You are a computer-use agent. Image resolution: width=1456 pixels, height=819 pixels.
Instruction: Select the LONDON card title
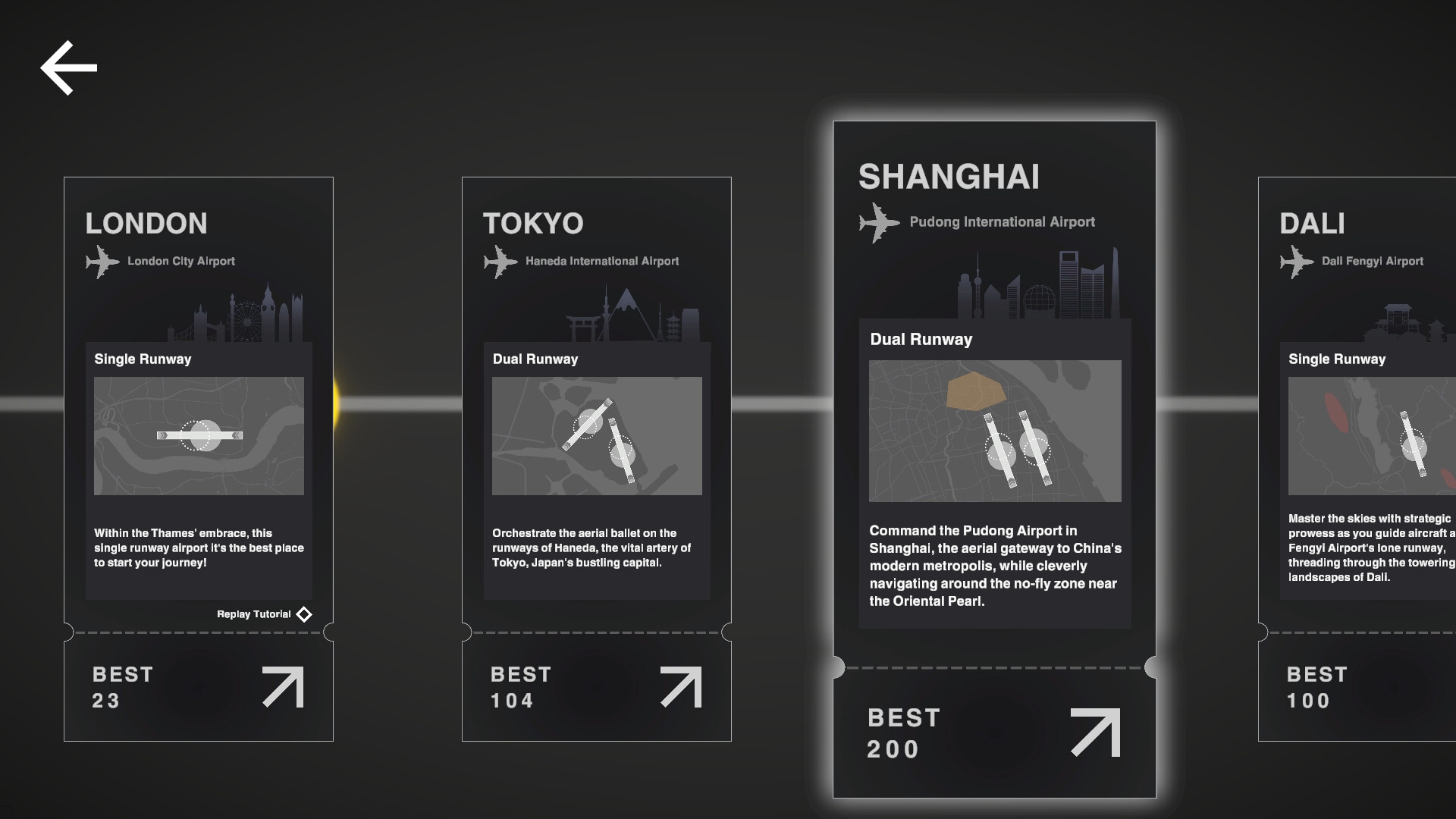pos(146,223)
